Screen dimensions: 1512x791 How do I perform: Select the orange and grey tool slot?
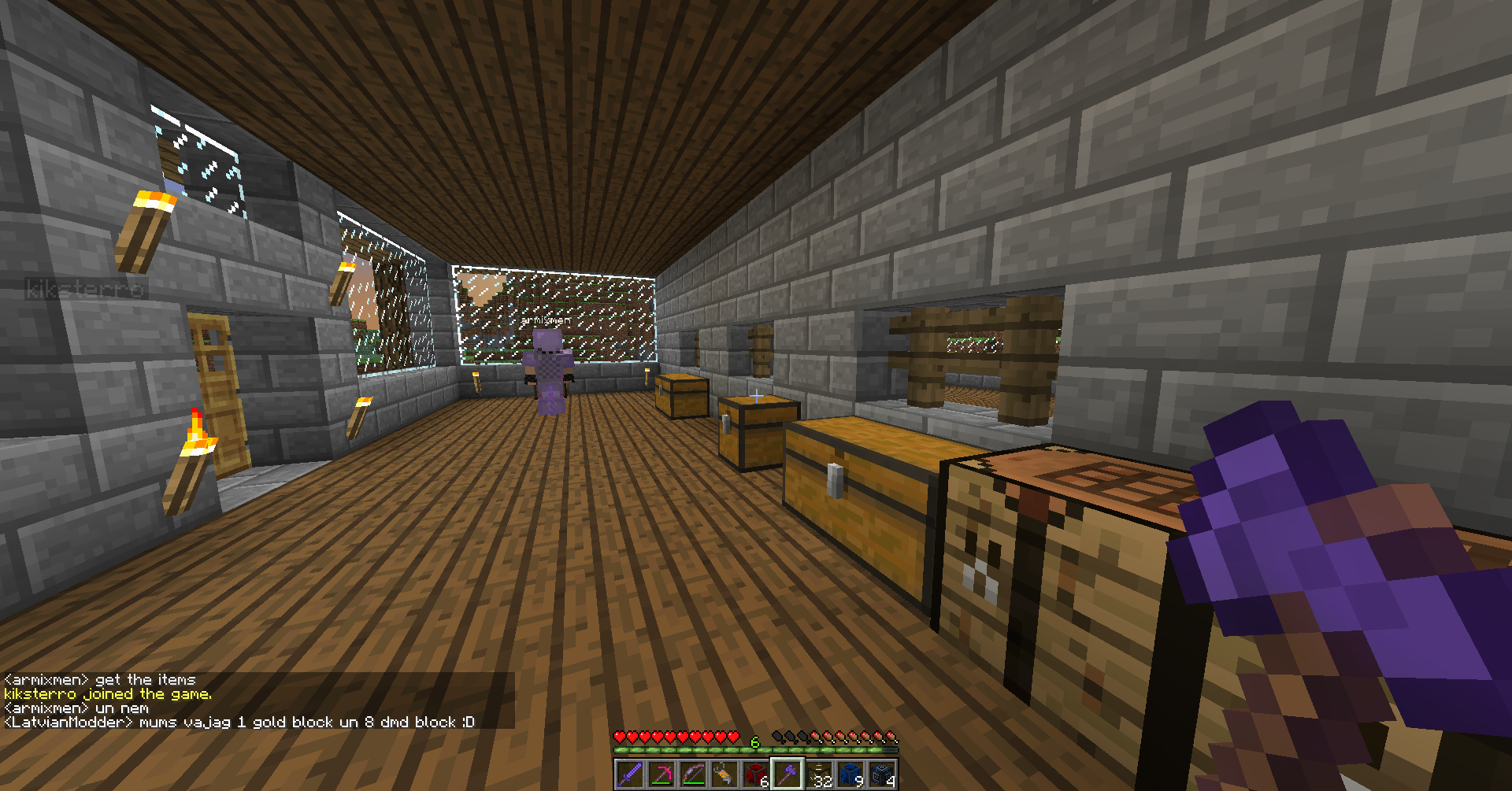pyautogui.click(x=724, y=774)
